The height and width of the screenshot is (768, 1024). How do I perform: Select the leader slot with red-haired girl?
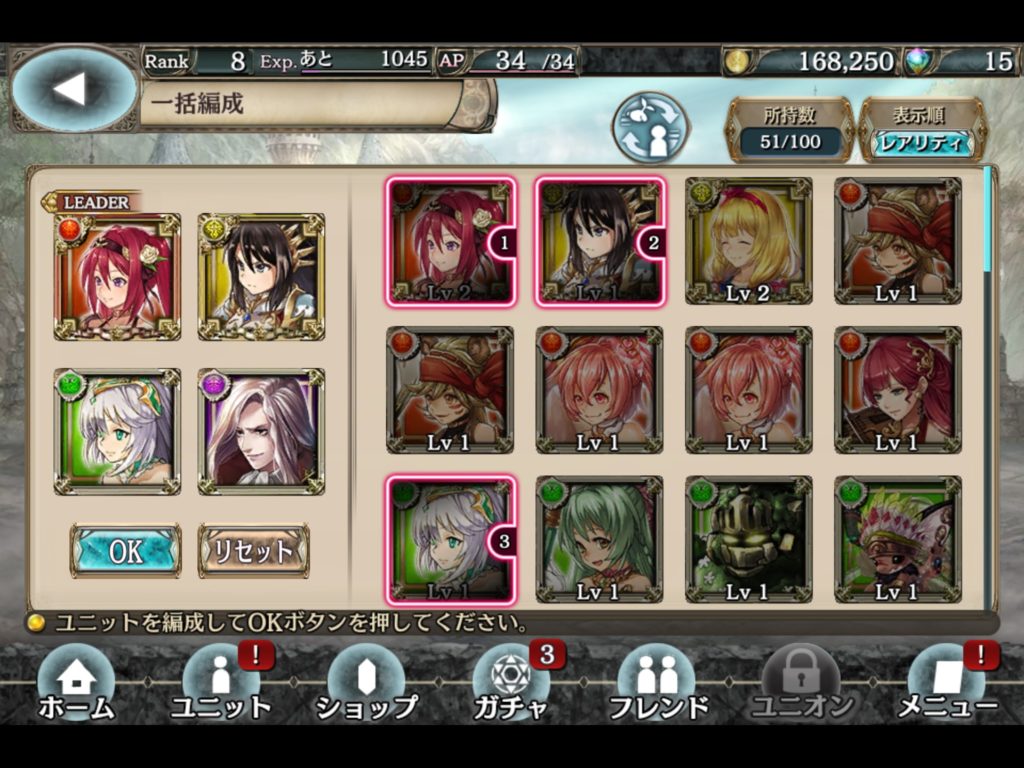(x=118, y=276)
